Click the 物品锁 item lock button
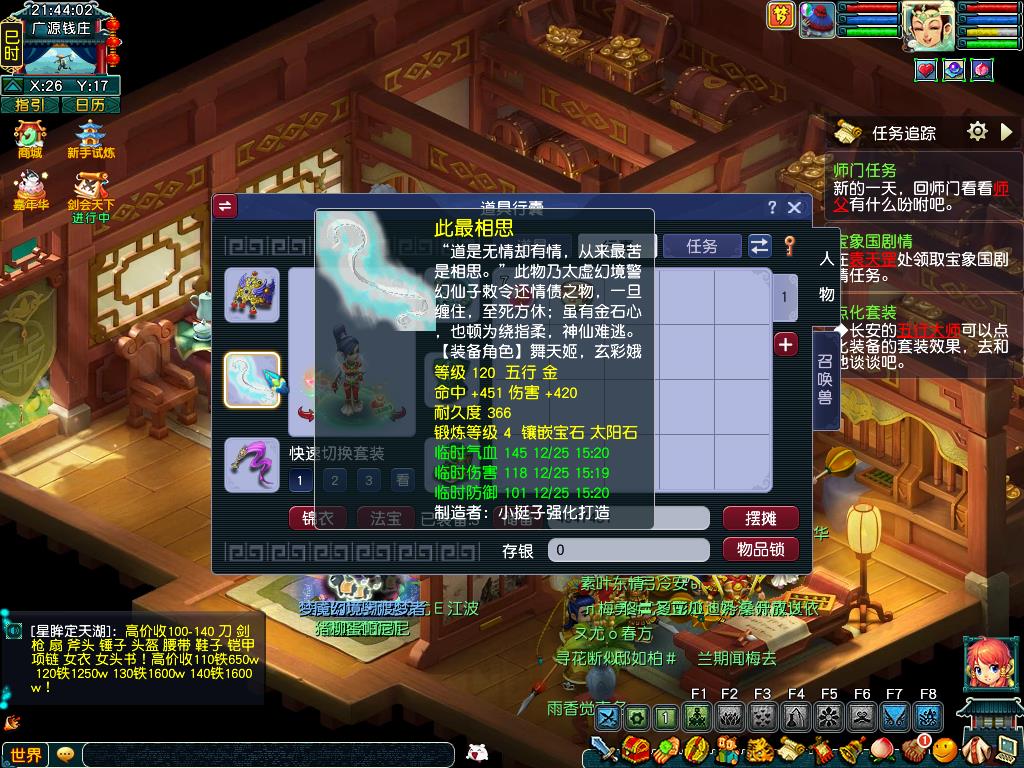This screenshot has height=768, width=1024. 760,549
